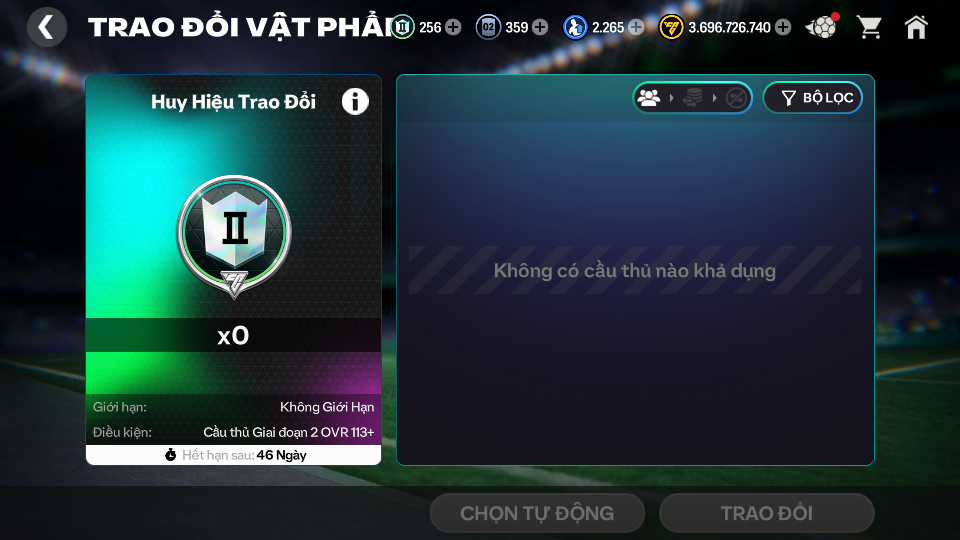The height and width of the screenshot is (540, 960).
Task: Open the Bộ Lọc filter
Action: 812,98
